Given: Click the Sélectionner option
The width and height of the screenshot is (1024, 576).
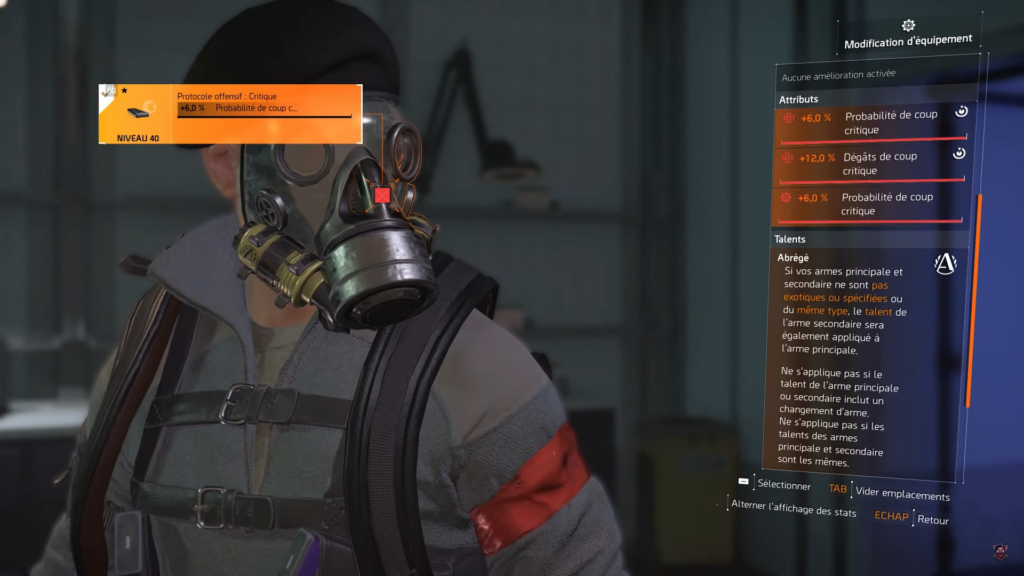Looking at the screenshot, I should (x=784, y=485).
